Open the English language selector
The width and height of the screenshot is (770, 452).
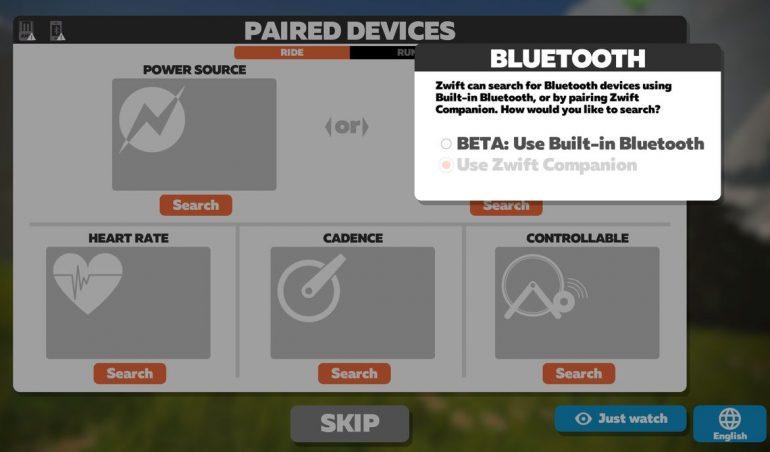point(729,423)
